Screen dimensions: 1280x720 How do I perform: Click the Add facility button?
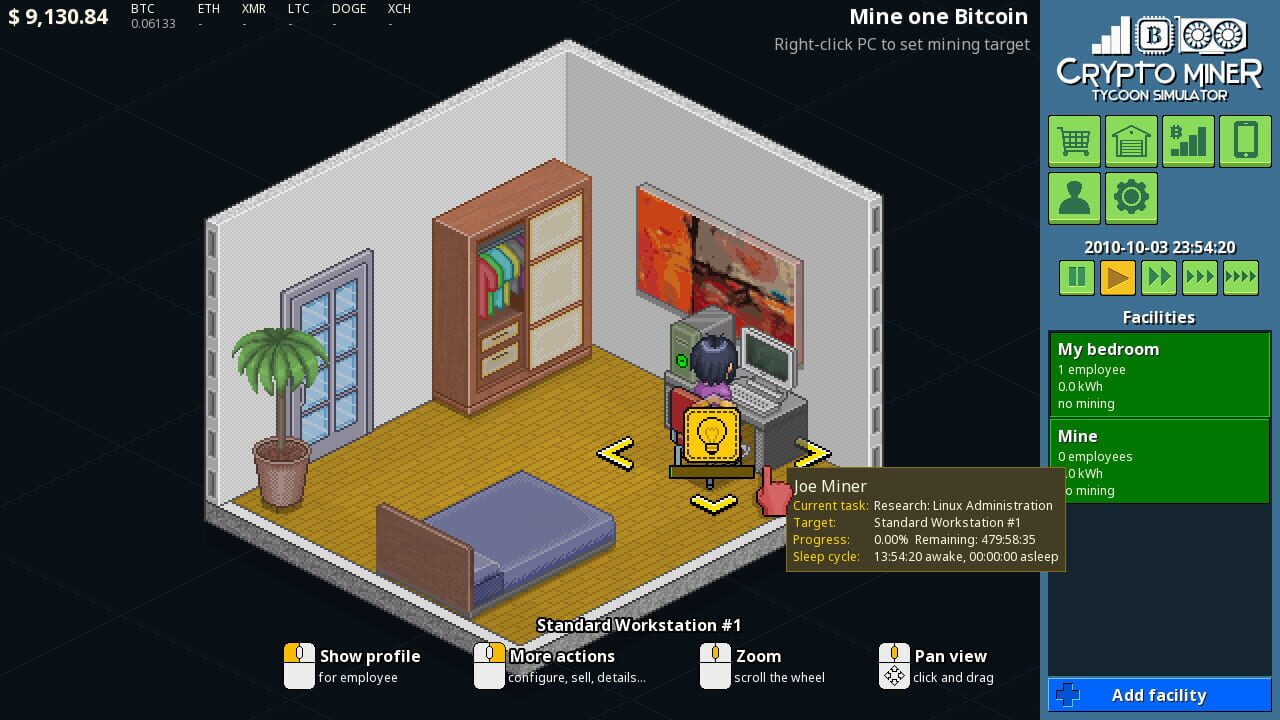tap(1159, 695)
